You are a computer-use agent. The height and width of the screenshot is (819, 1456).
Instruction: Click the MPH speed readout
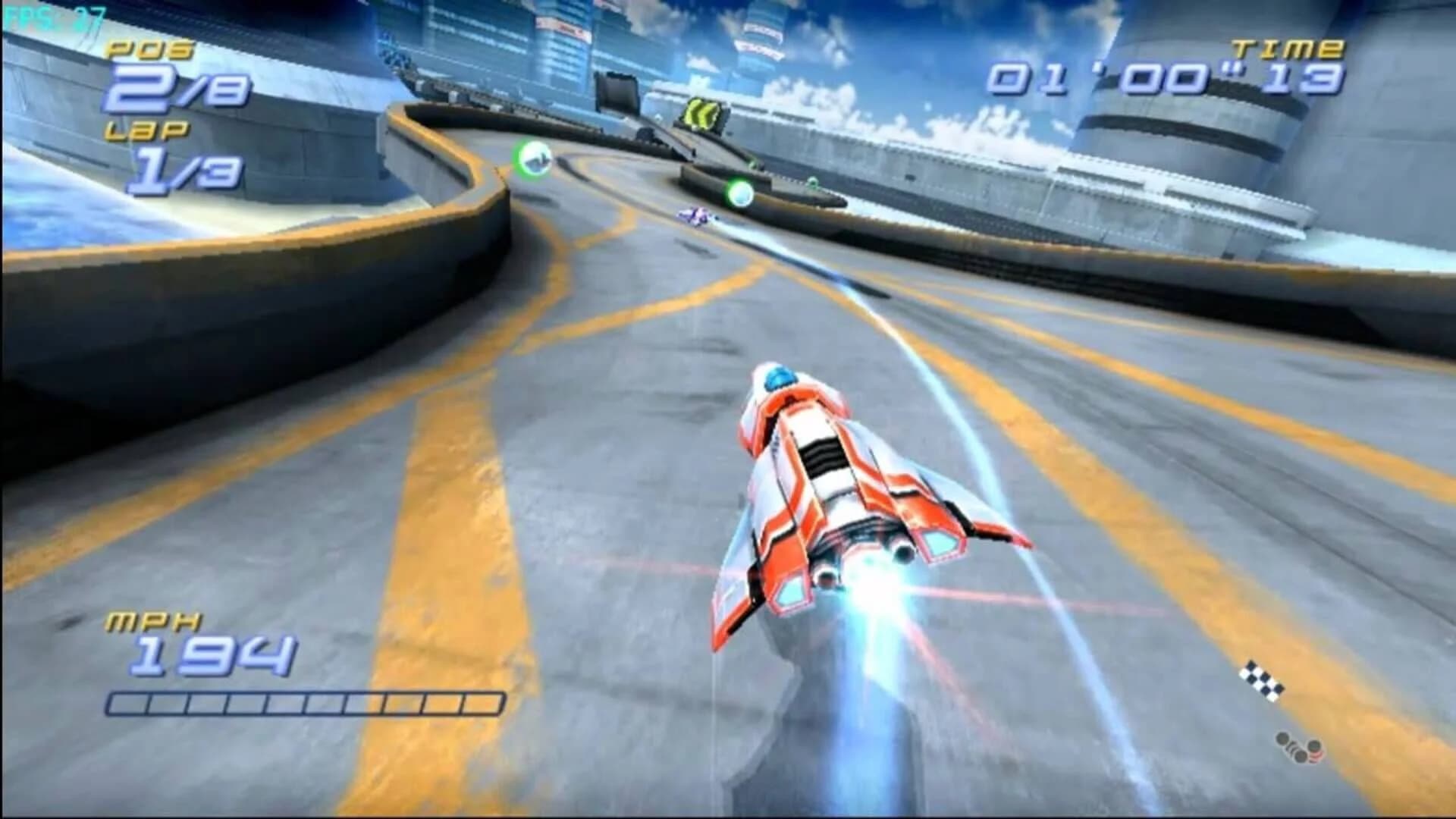point(155,620)
